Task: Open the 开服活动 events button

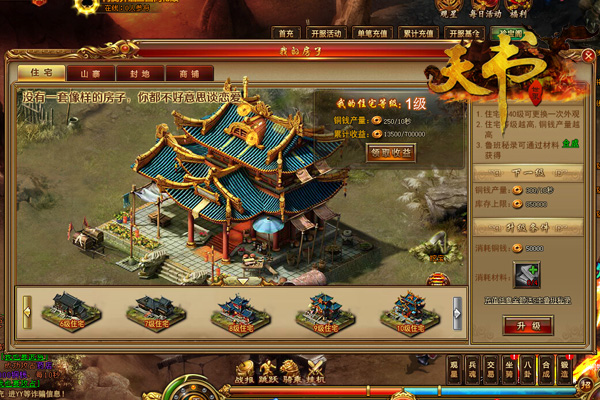Action: [327, 33]
